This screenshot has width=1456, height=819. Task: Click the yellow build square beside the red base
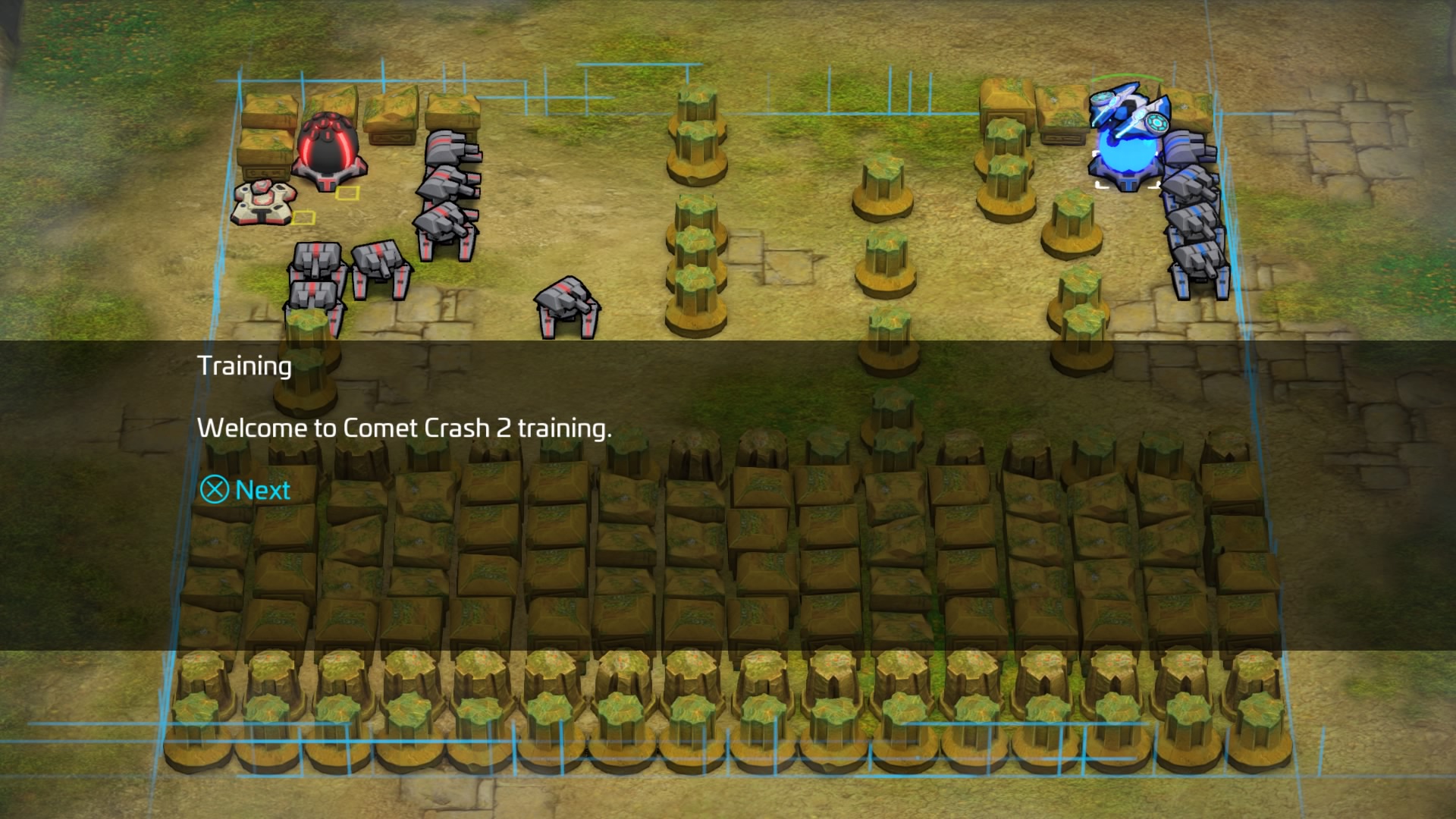pyautogui.click(x=347, y=195)
